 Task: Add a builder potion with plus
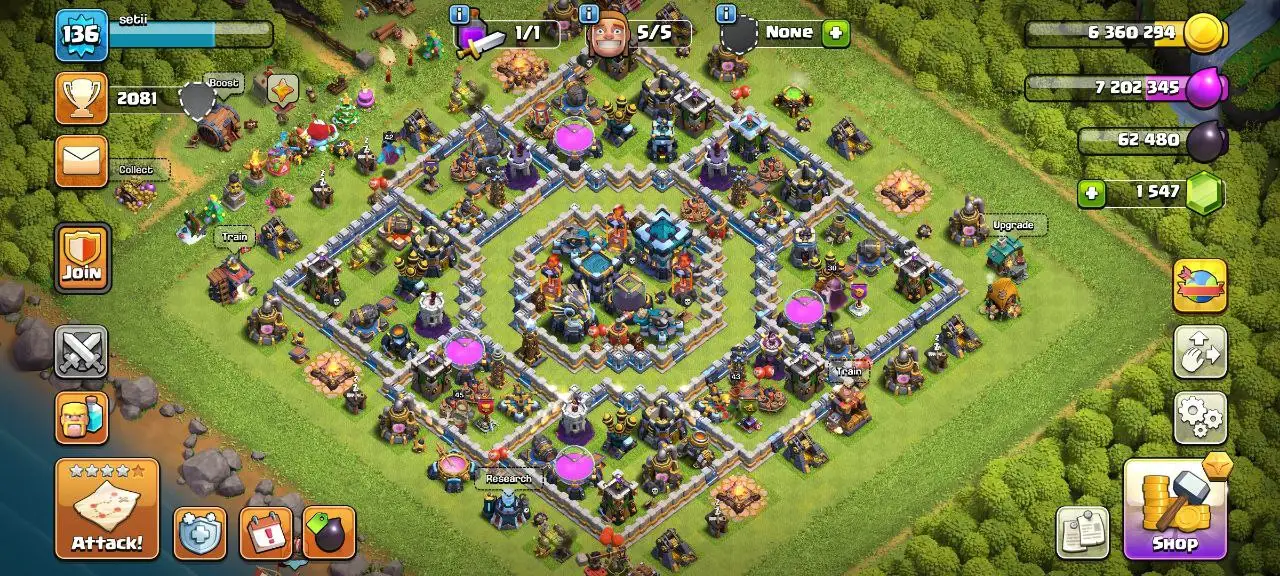coord(835,33)
